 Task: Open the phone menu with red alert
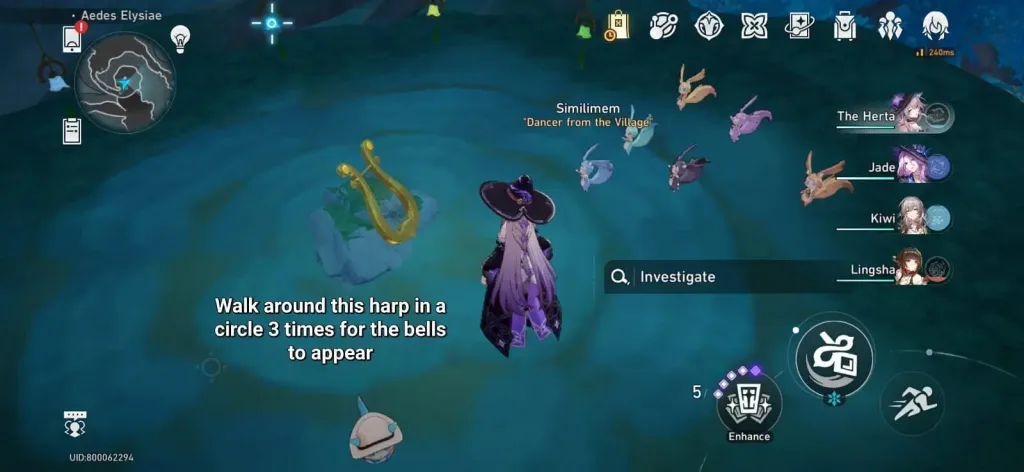(x=72, y=38)
